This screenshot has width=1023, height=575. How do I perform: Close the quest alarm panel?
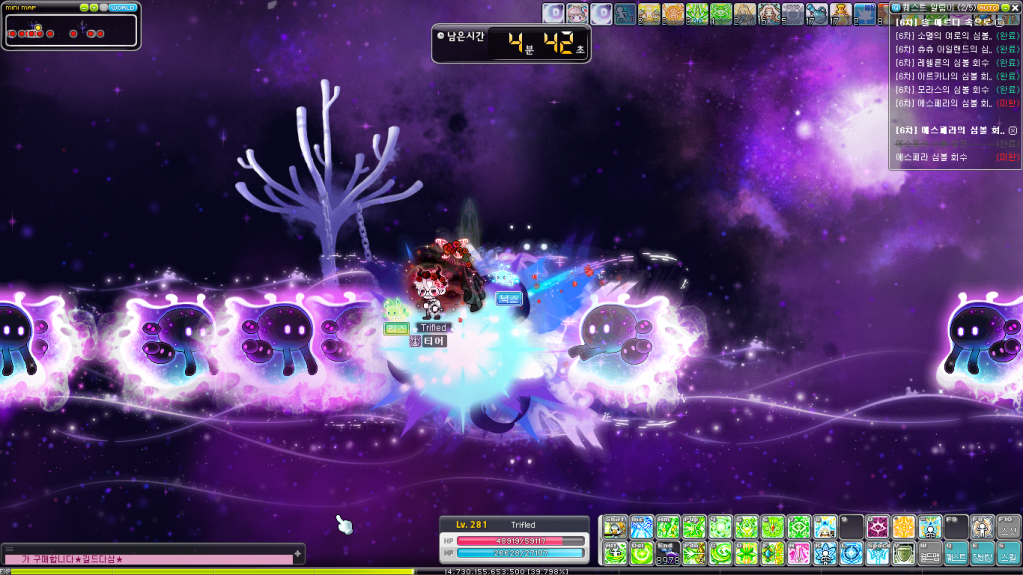pyautogui.click(x=1016, y=7)
